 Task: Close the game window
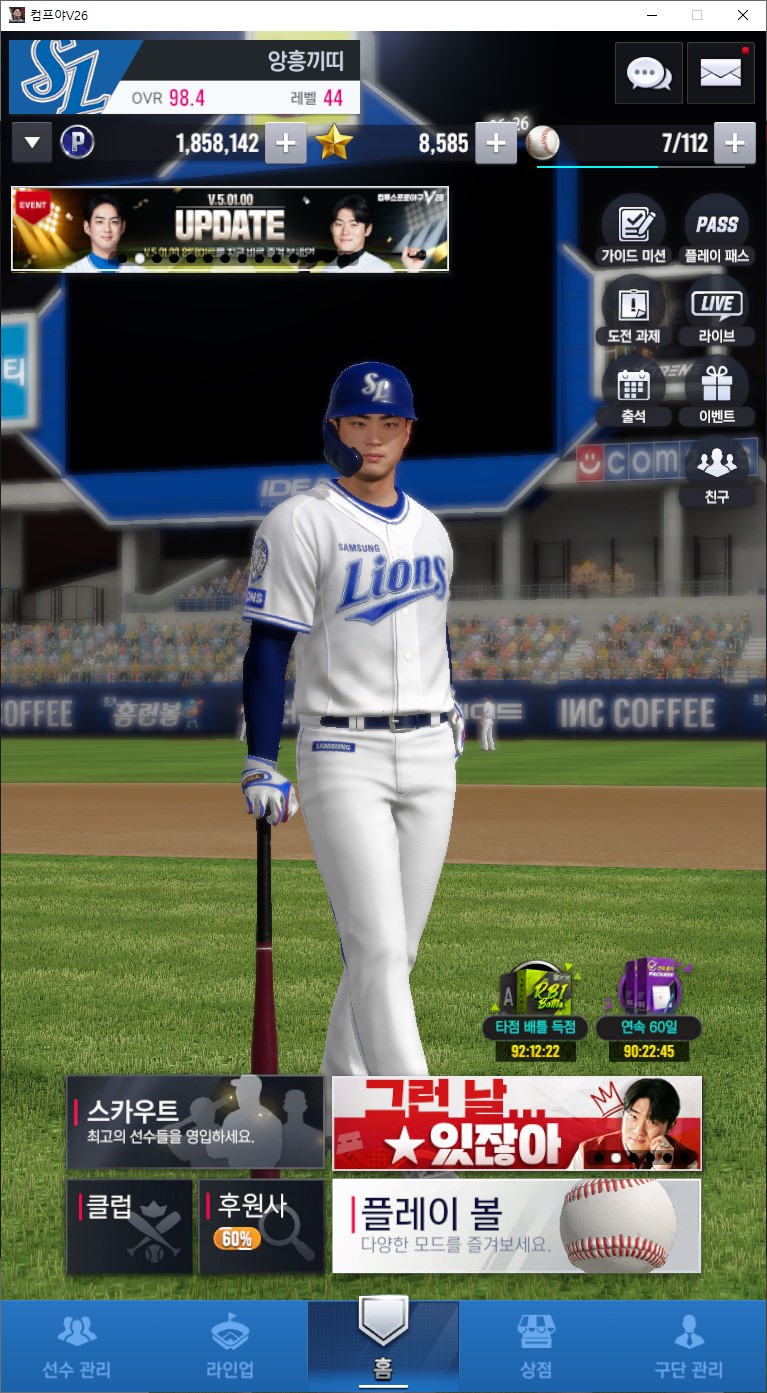(x=742, y=15)
